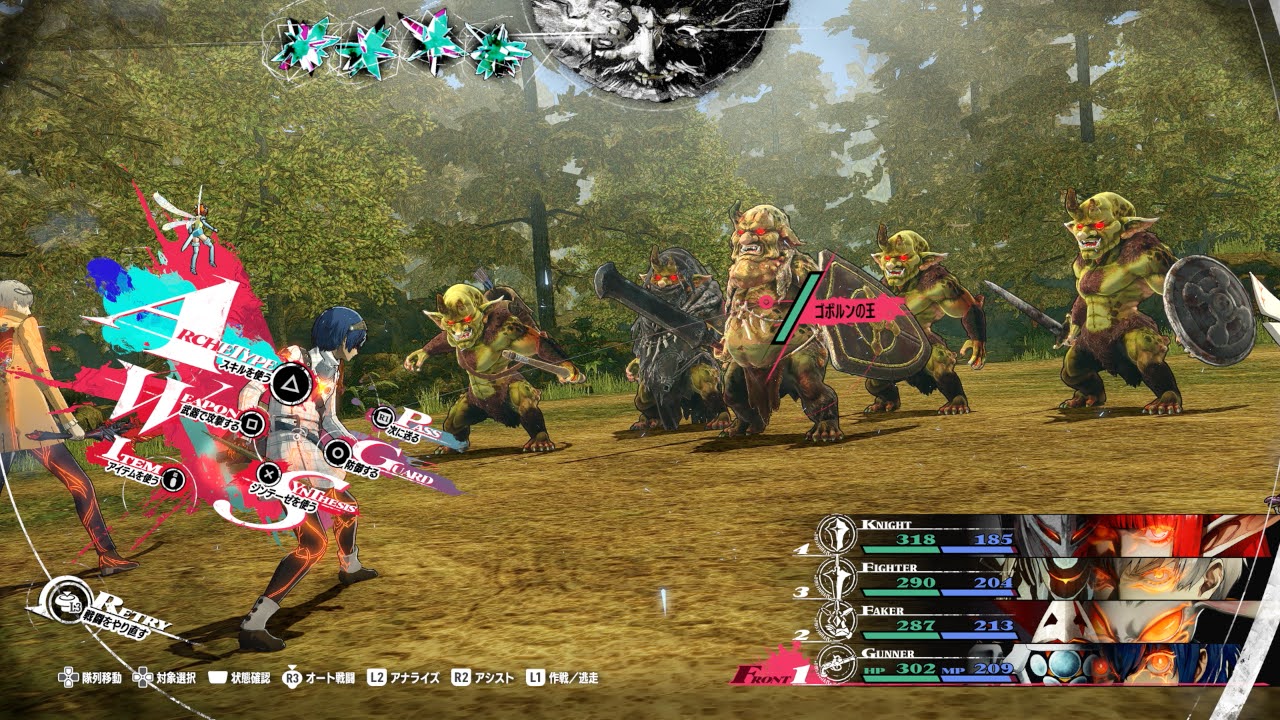
Task: Choose the Pass command
Action: (383, 417)
